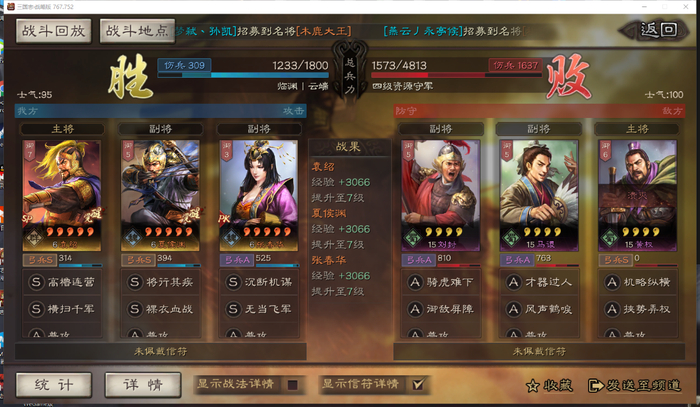700x407 pixels.
Task: Click the 战斗地点 battle location button
Action: tap(135, 31)
